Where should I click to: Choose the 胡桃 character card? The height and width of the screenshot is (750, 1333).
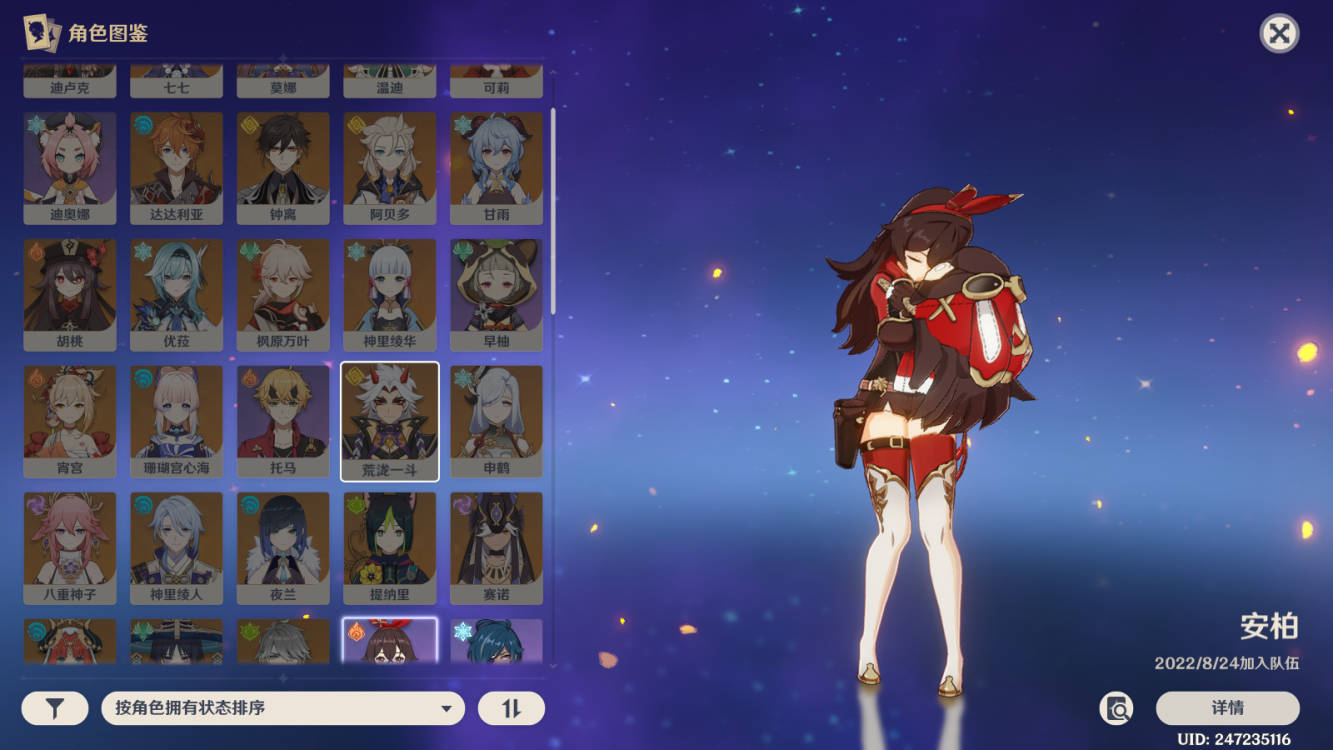click(x=70, y=294)
